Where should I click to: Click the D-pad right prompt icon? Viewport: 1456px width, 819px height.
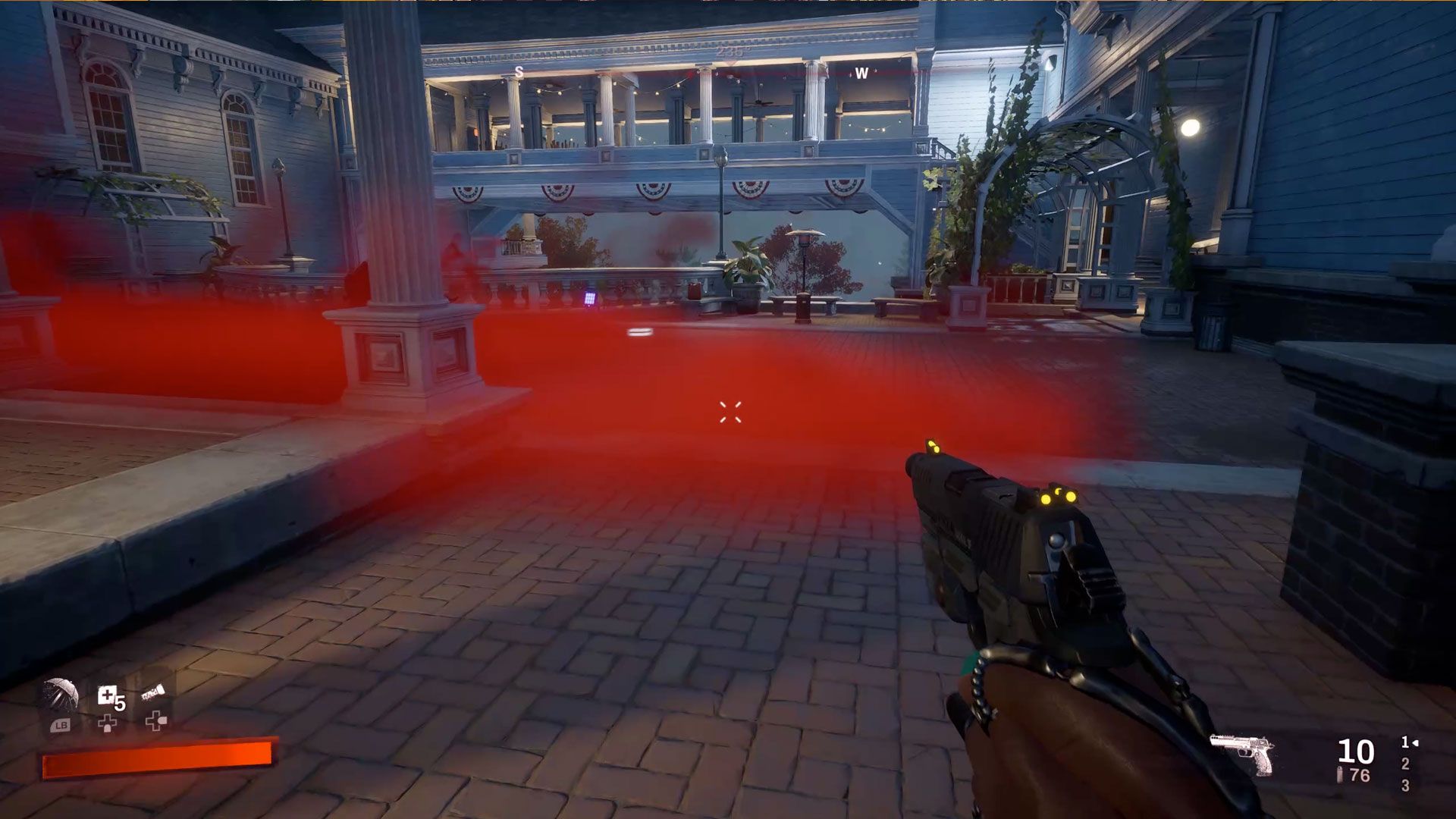click(156, 721)
